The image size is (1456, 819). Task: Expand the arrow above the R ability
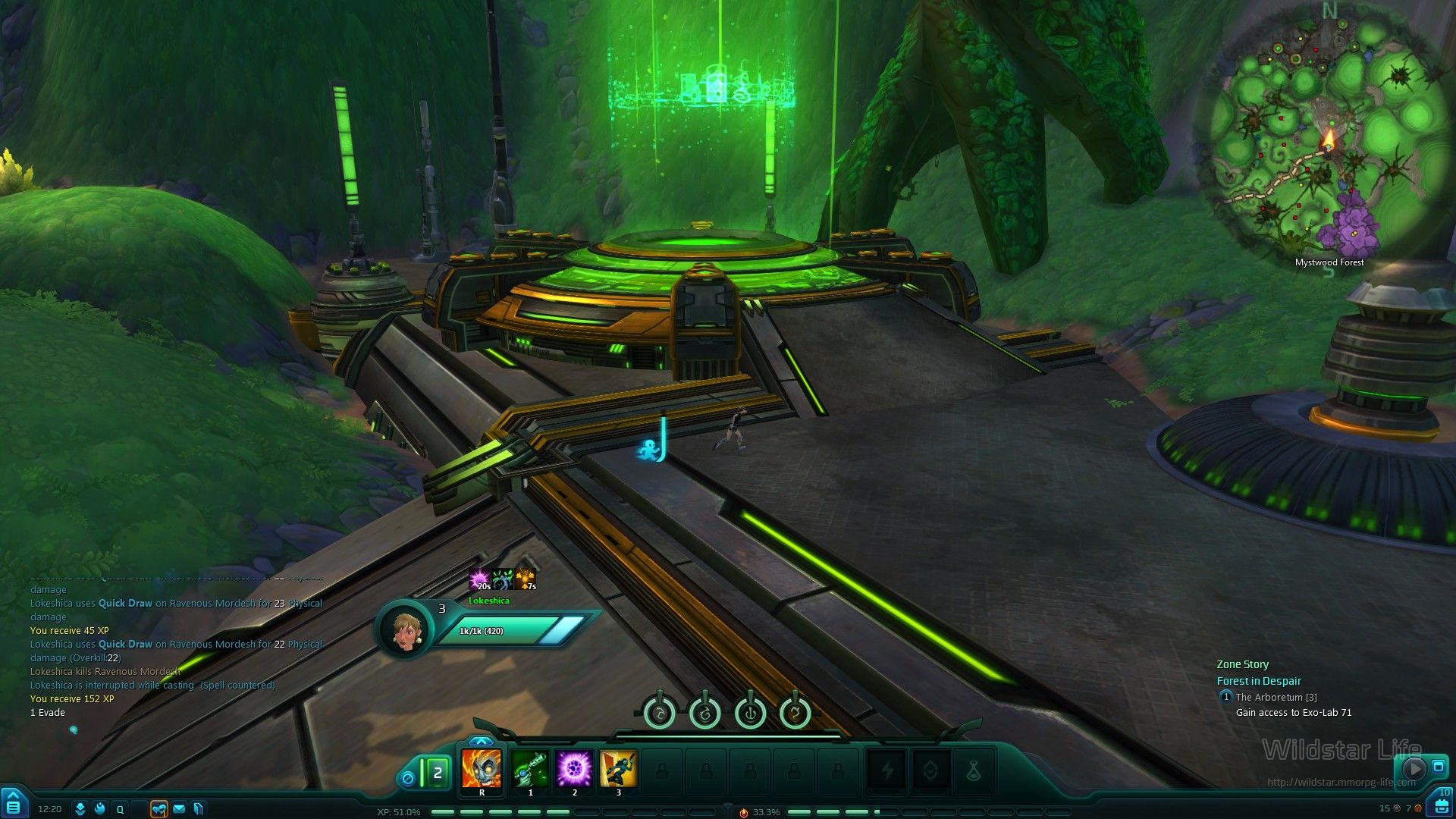click(482, 741)
